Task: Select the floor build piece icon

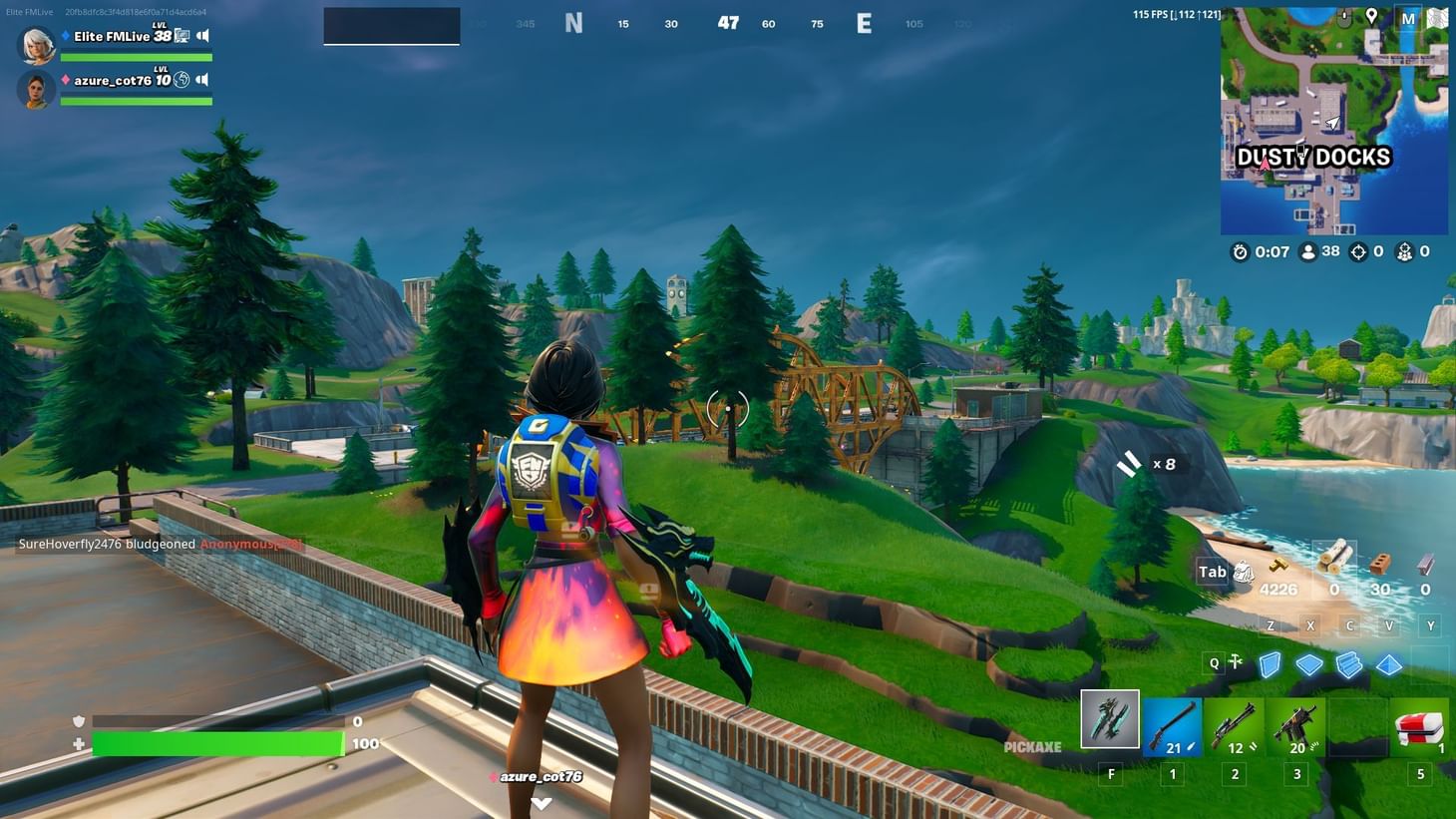Action: [x=1309, y=664]
